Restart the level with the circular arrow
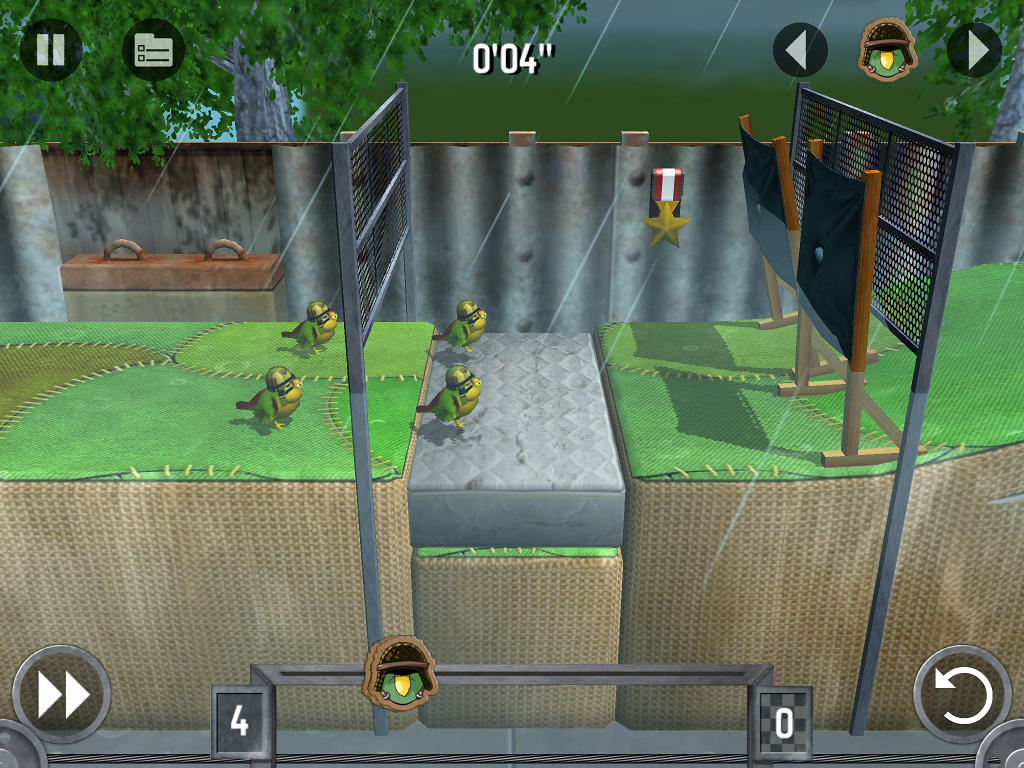The height and width of the screenshot is (768, 1024). click(963, 695)
